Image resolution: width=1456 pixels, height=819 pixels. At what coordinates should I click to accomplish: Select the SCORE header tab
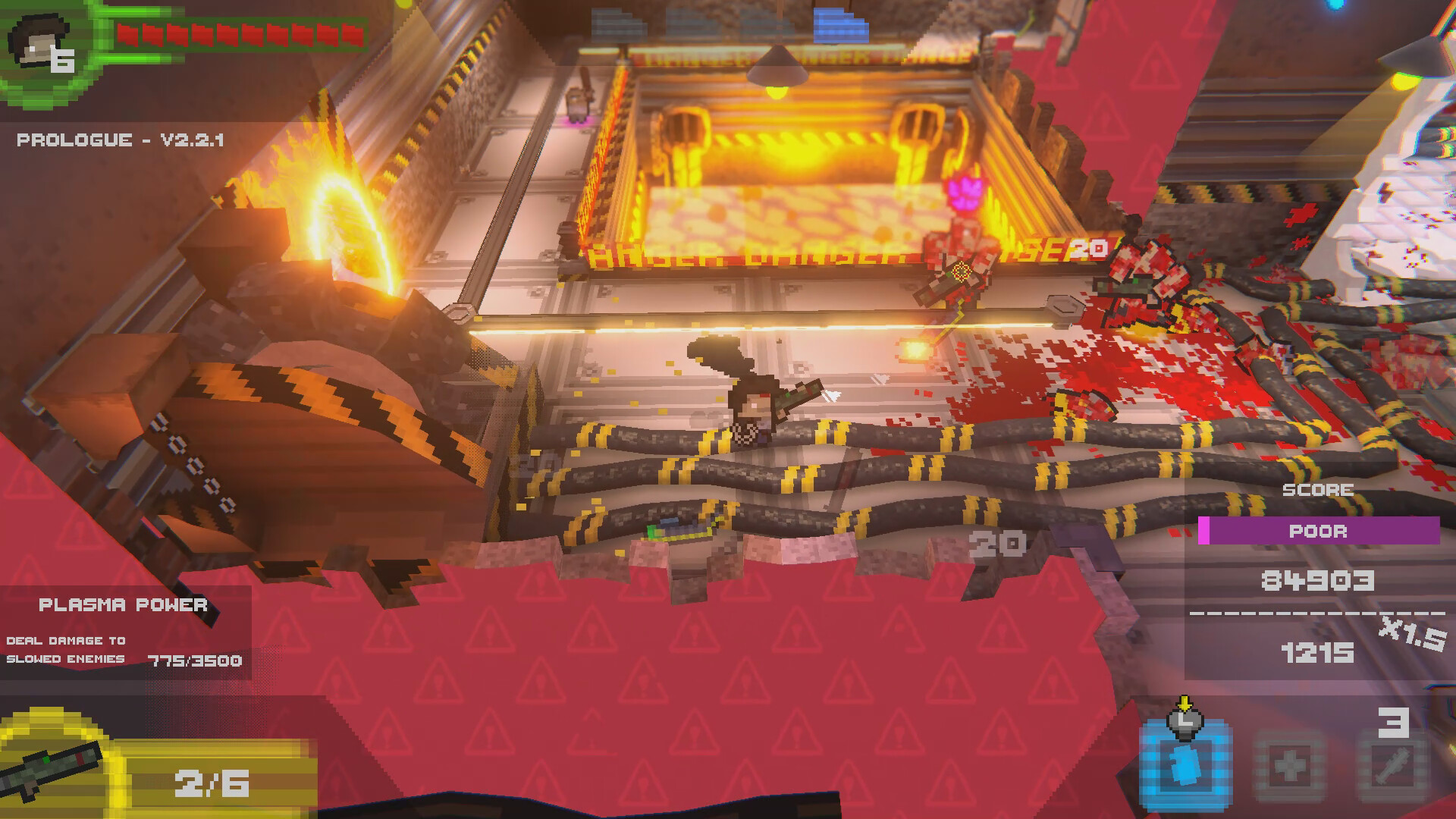point(1317,489)
